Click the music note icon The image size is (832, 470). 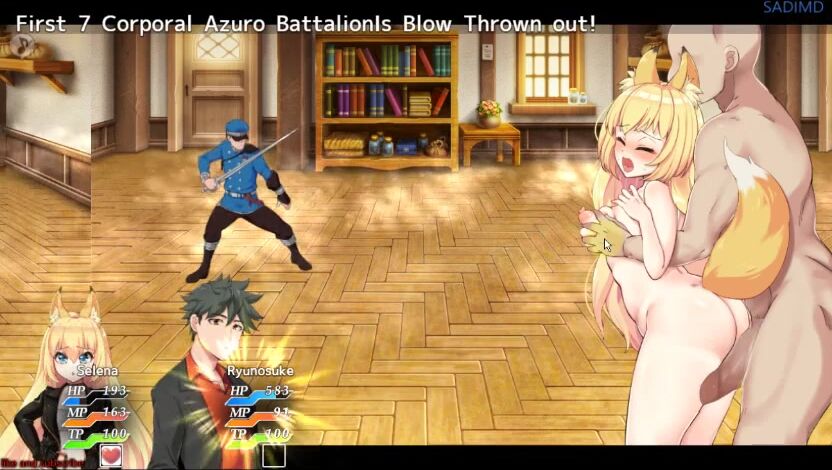(x=20, y=45)
